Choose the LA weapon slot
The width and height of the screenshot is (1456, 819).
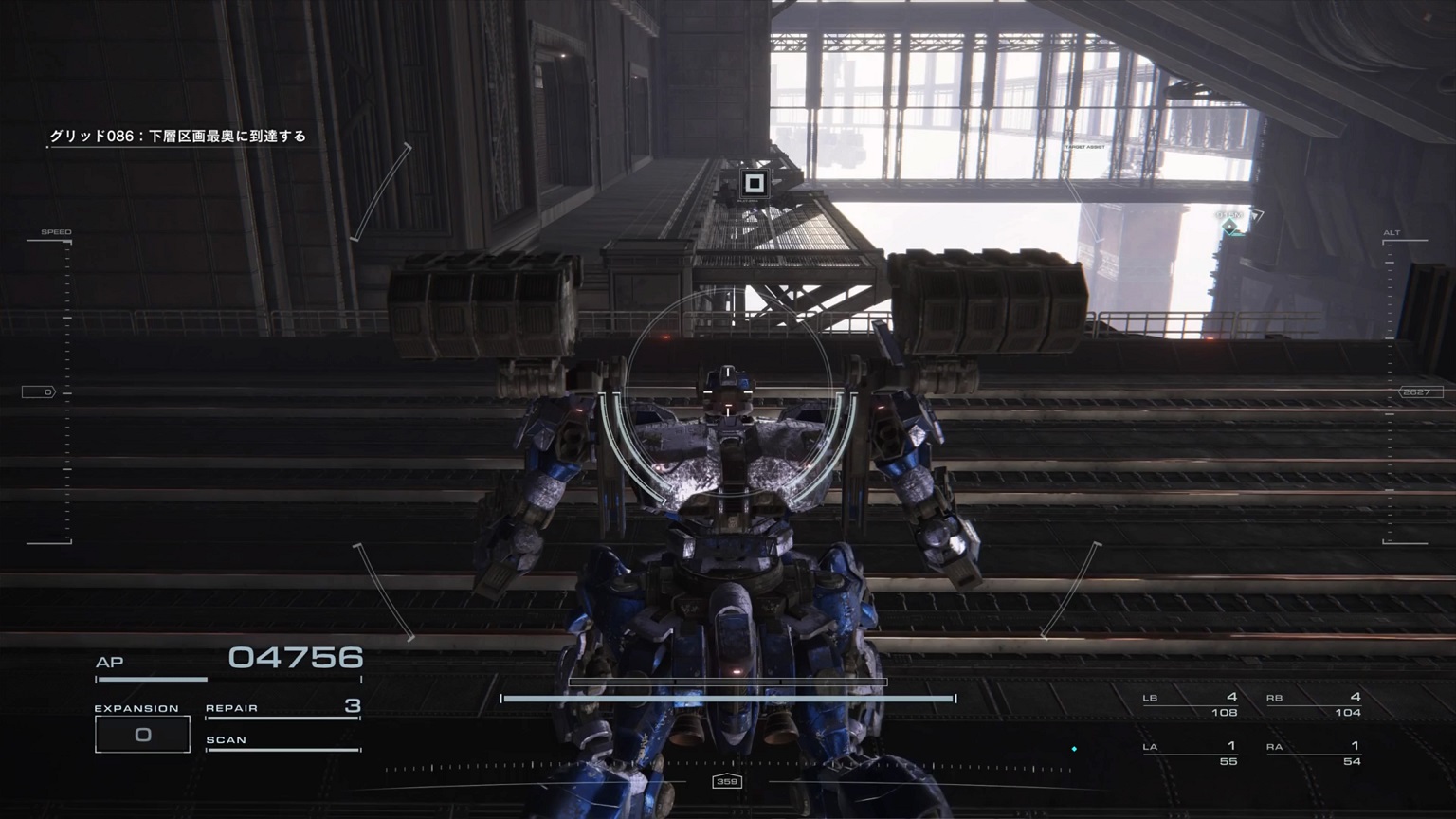point(1191,754)
